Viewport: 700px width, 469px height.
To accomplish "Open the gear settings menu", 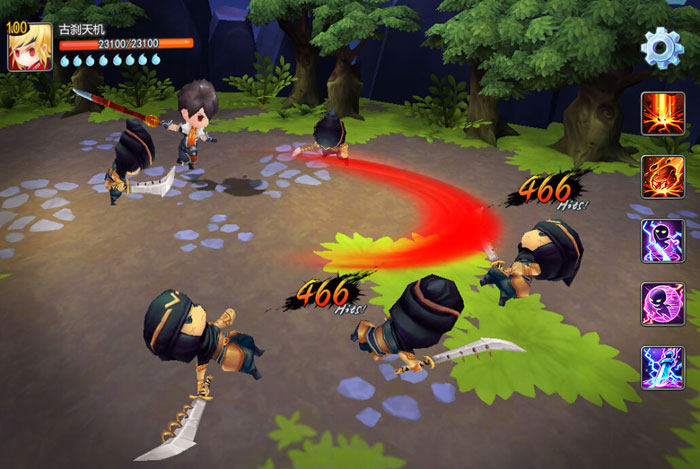I will (661, 47).
